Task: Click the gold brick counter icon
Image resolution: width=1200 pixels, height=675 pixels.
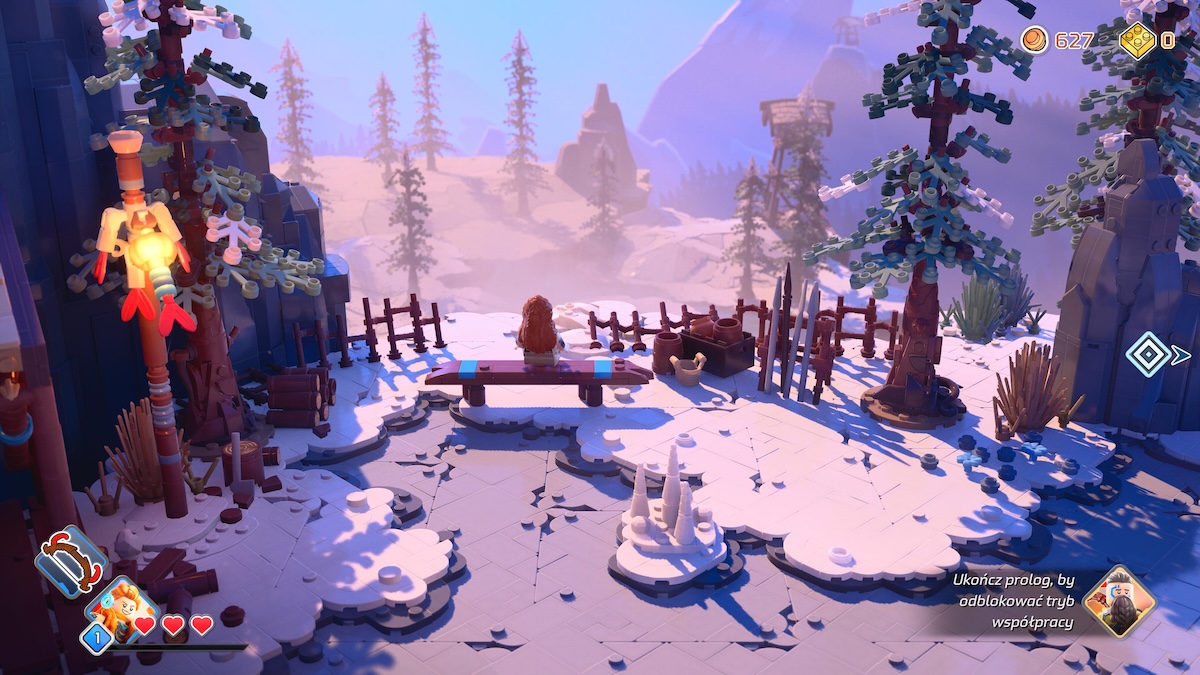Action: (x=1136, y=40)
